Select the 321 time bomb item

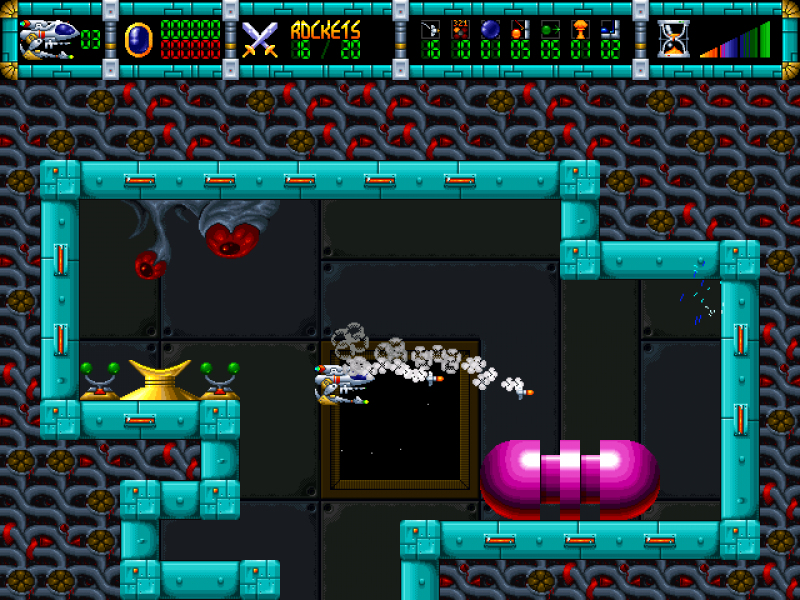460,28
